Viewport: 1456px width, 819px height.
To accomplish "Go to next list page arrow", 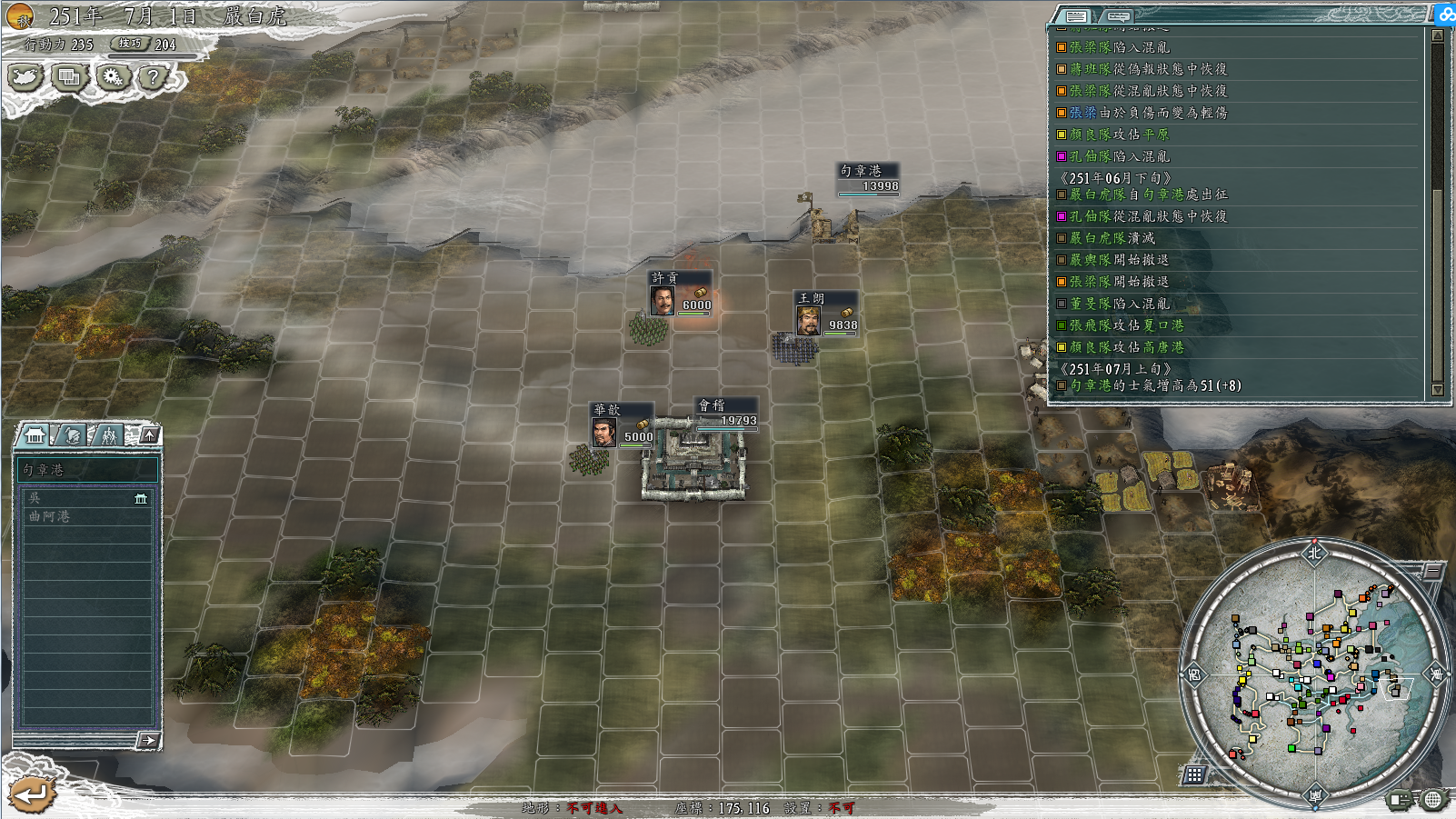I will pos(148,741).
